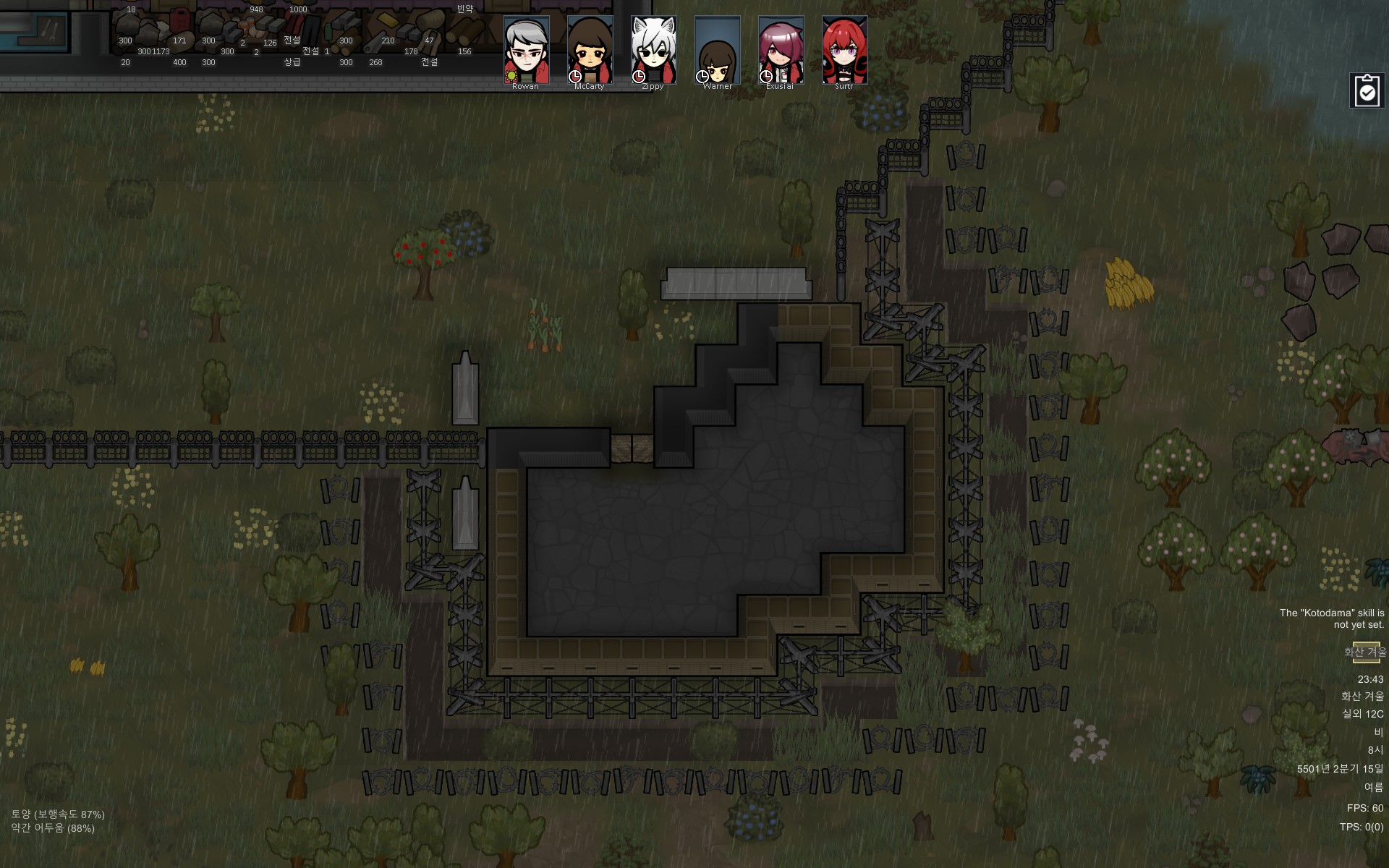Screen dimensions: 1389x868
Task: Open the clipboard checklist icon
Action: click(x=1367, y=91)
